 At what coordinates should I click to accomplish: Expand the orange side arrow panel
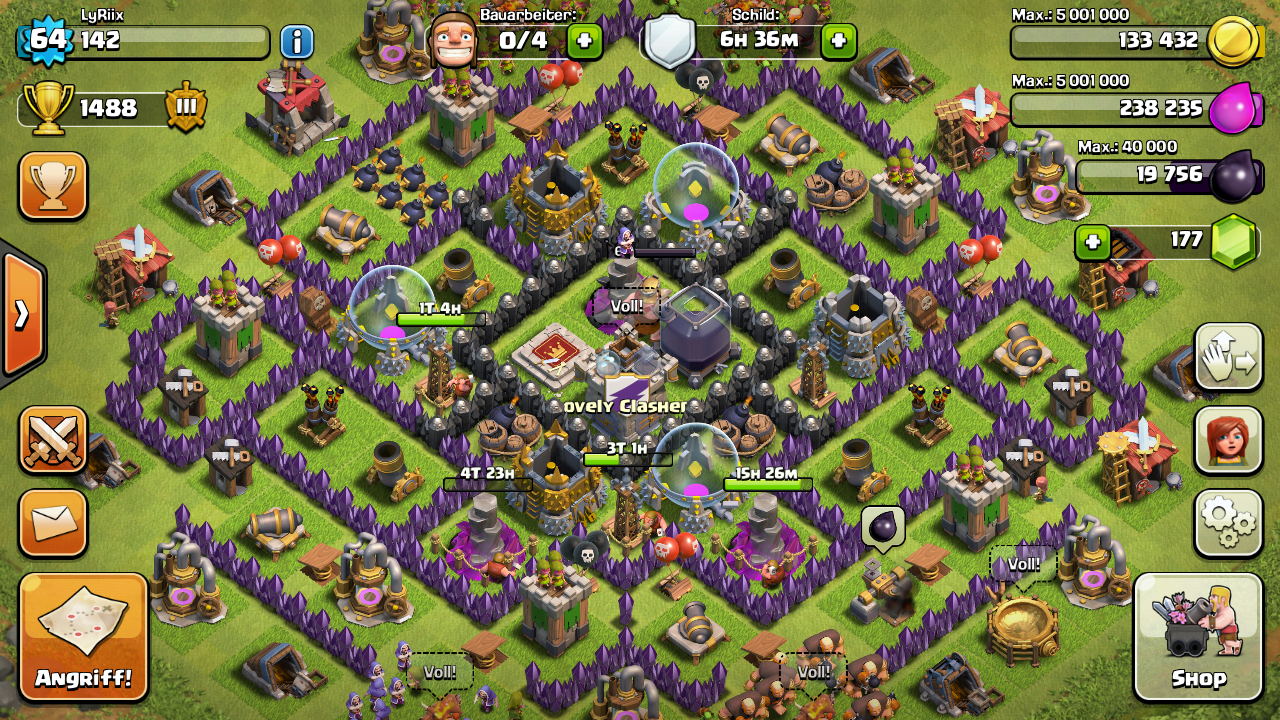(x=21, y=313)
